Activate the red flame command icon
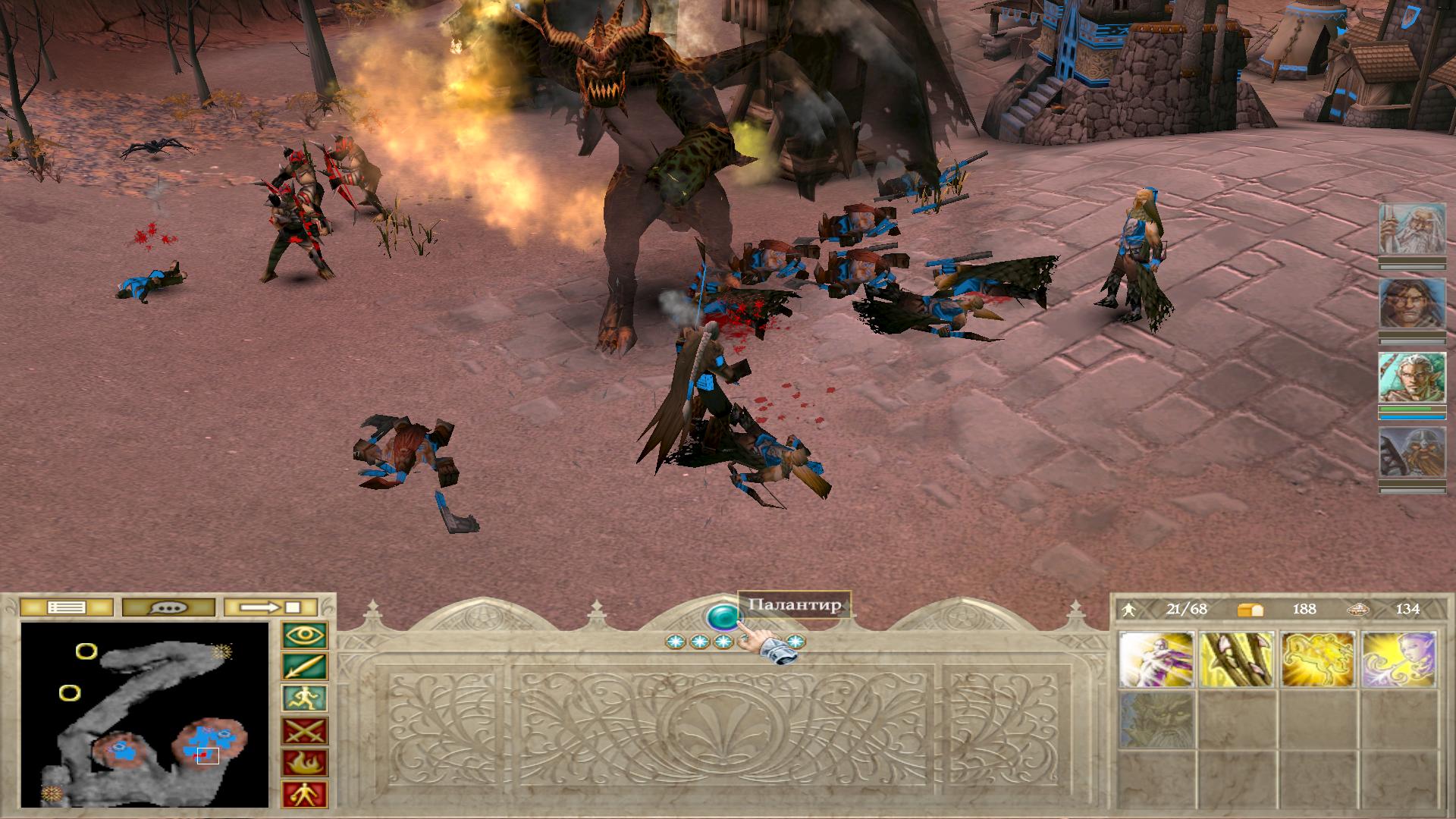The width and height of the screenshot is (1456, 819). point(305,763)
